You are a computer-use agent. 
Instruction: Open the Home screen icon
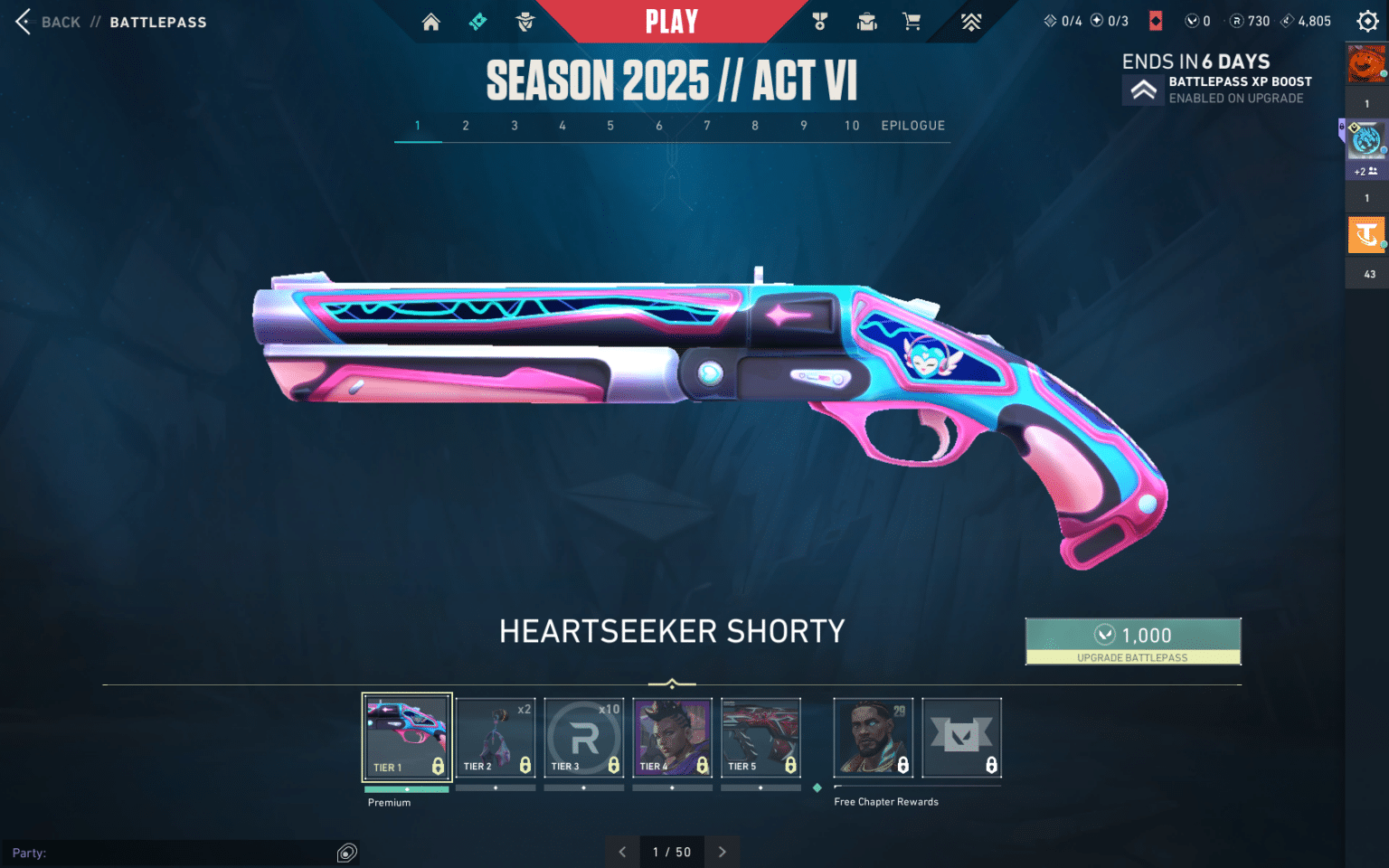point(430,21)
